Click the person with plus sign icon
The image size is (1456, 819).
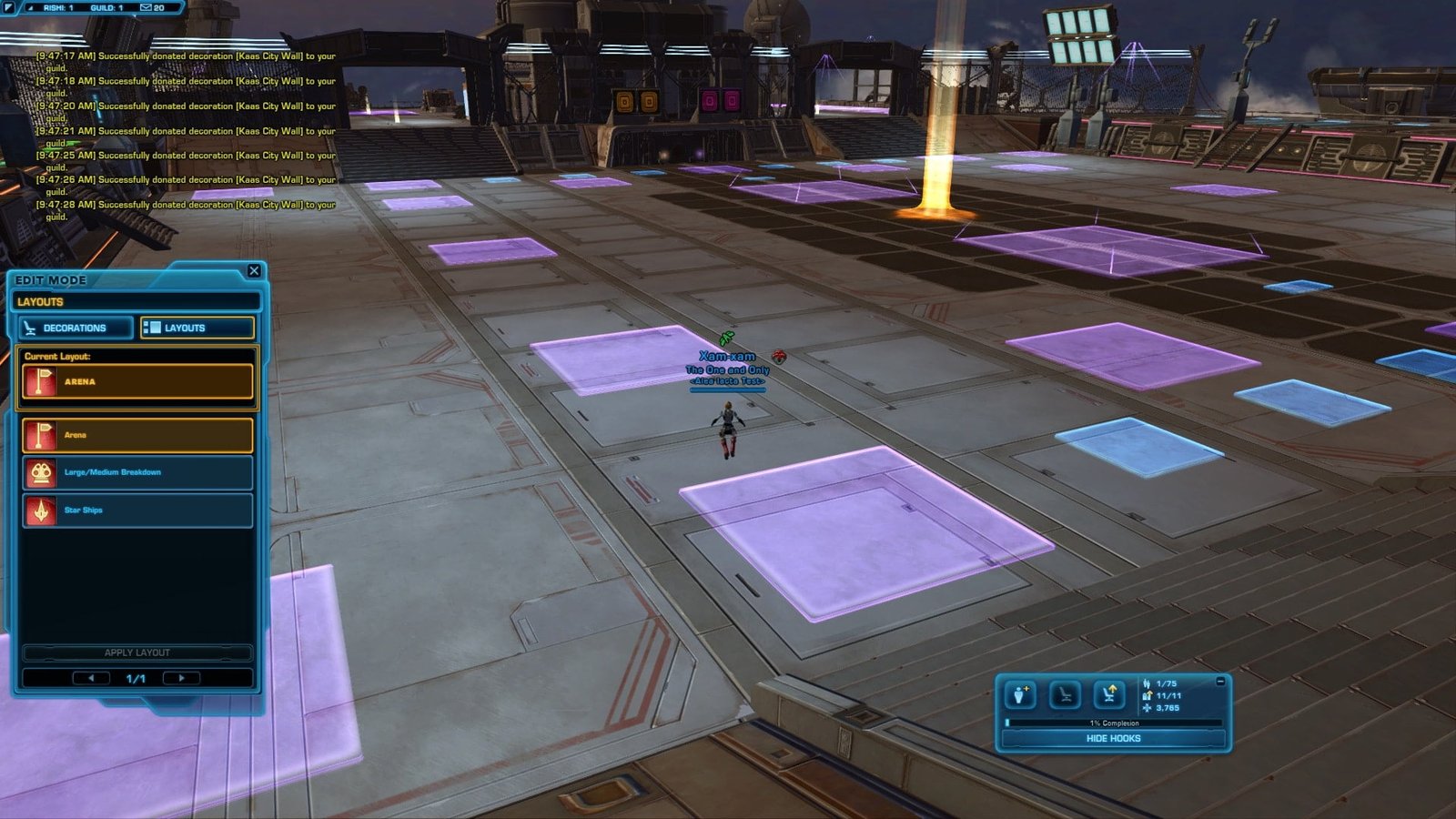point(1020,696)
